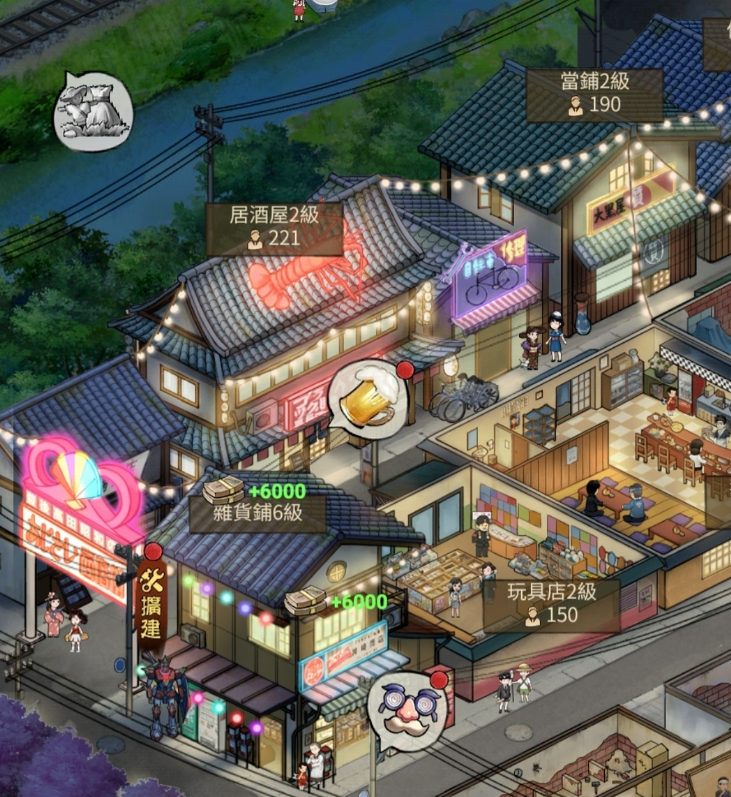Select the 居酒屋2級 building label
Image resolution: width=731 pixels, height=797 pixels.
pos(273,226)
